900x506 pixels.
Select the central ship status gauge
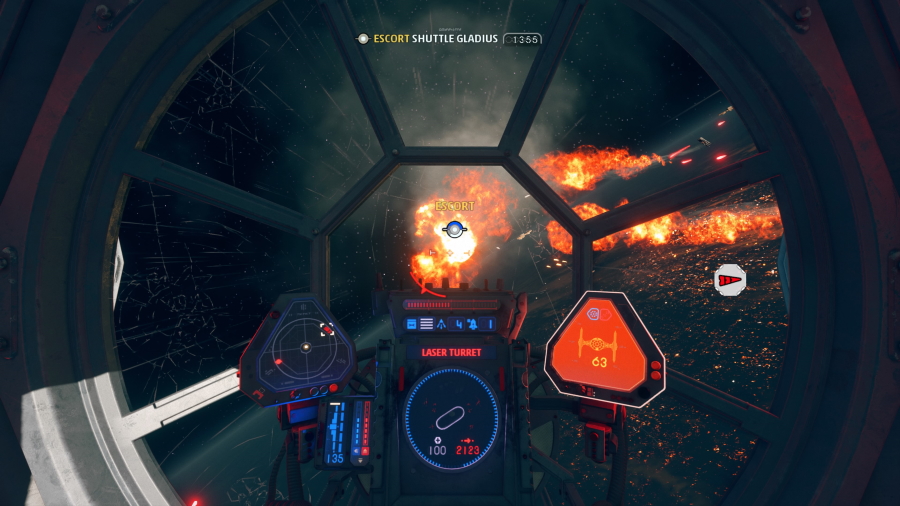(450, 416)
